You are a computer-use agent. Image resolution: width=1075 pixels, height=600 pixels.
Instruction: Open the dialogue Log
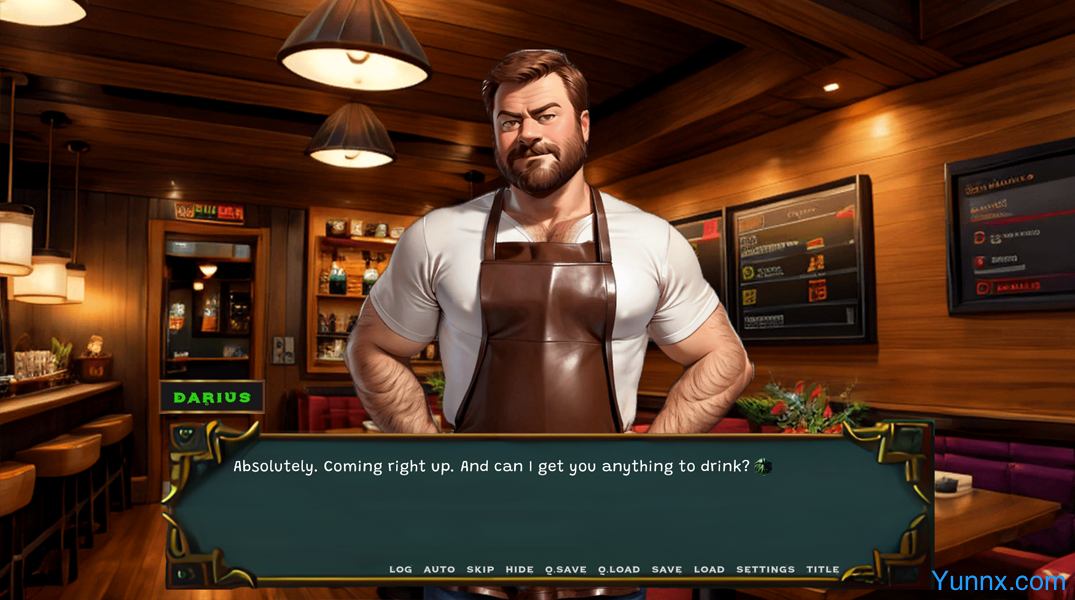point(400,570)
